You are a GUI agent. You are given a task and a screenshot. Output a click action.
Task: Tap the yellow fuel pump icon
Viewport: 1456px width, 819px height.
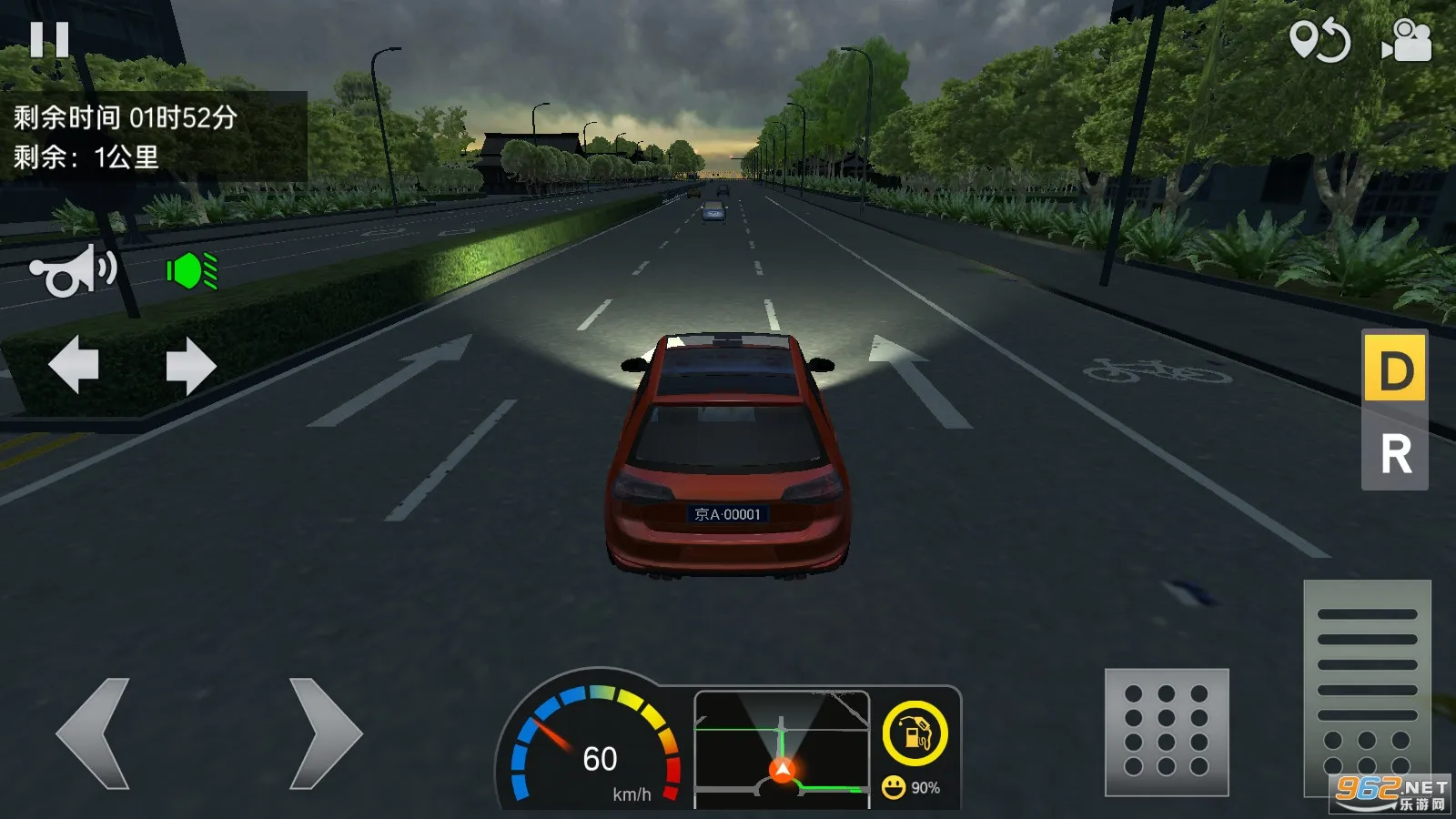(915, 733)
